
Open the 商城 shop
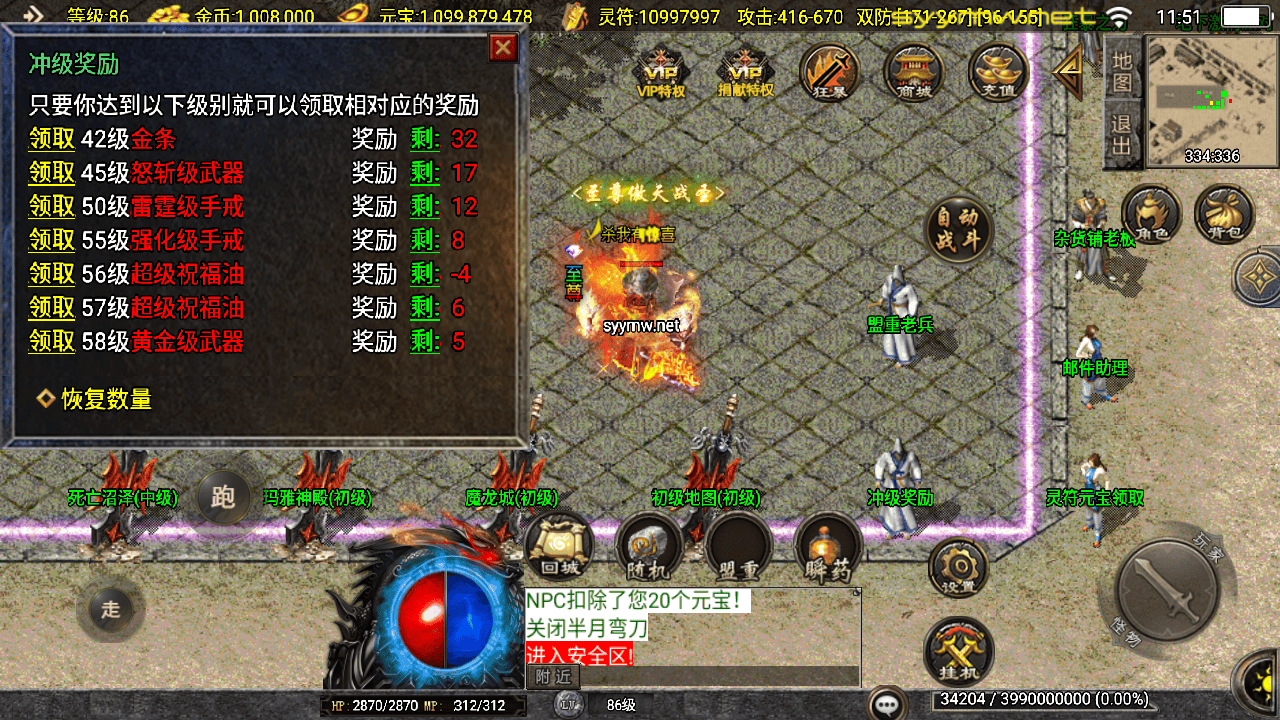pos(914,73)
